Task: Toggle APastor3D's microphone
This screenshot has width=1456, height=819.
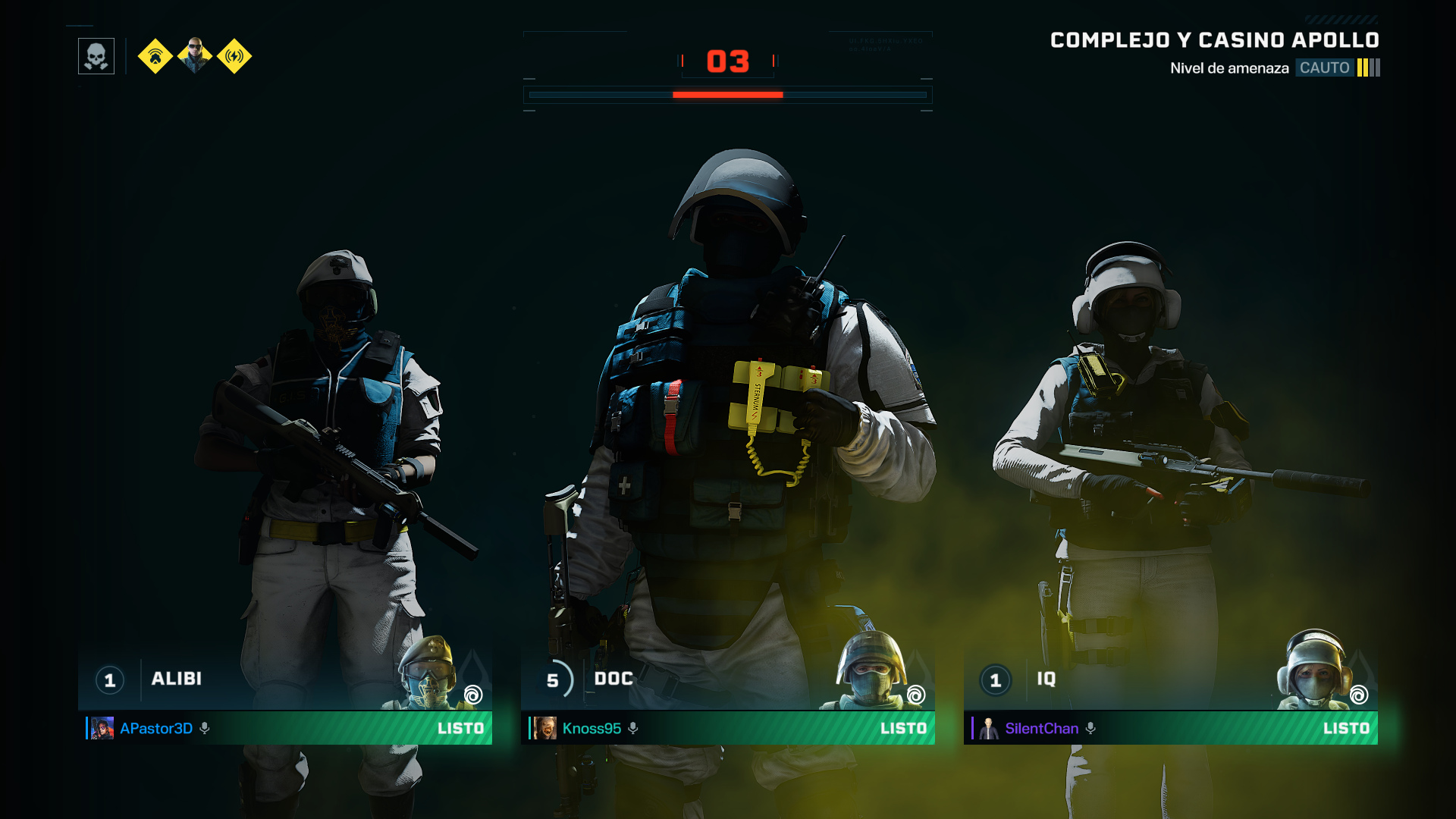Action: pyautogui.click(x=203, y=729)
